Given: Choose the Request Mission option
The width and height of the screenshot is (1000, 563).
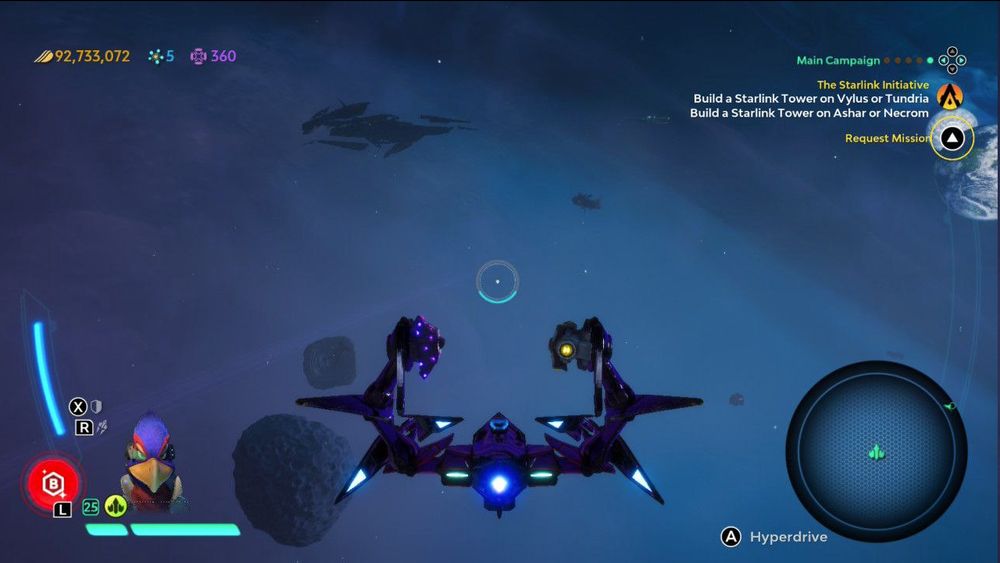Looking at the screenshot, I should coord(887,138).
